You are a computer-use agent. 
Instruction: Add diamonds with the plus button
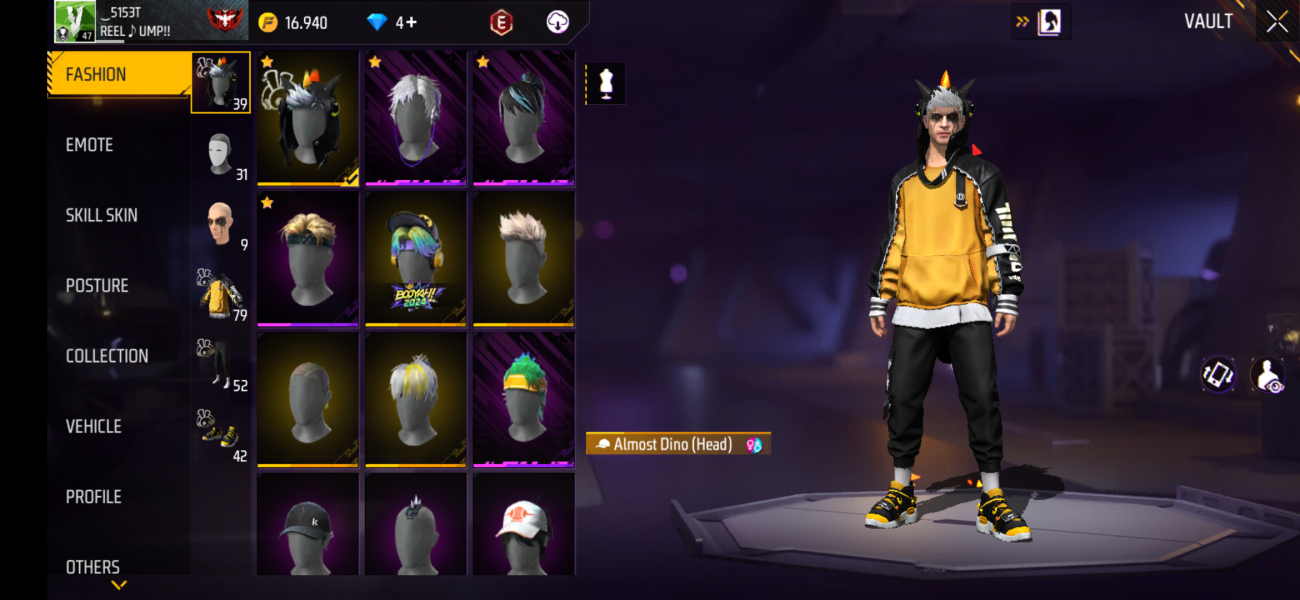click(x=412, y=22)
